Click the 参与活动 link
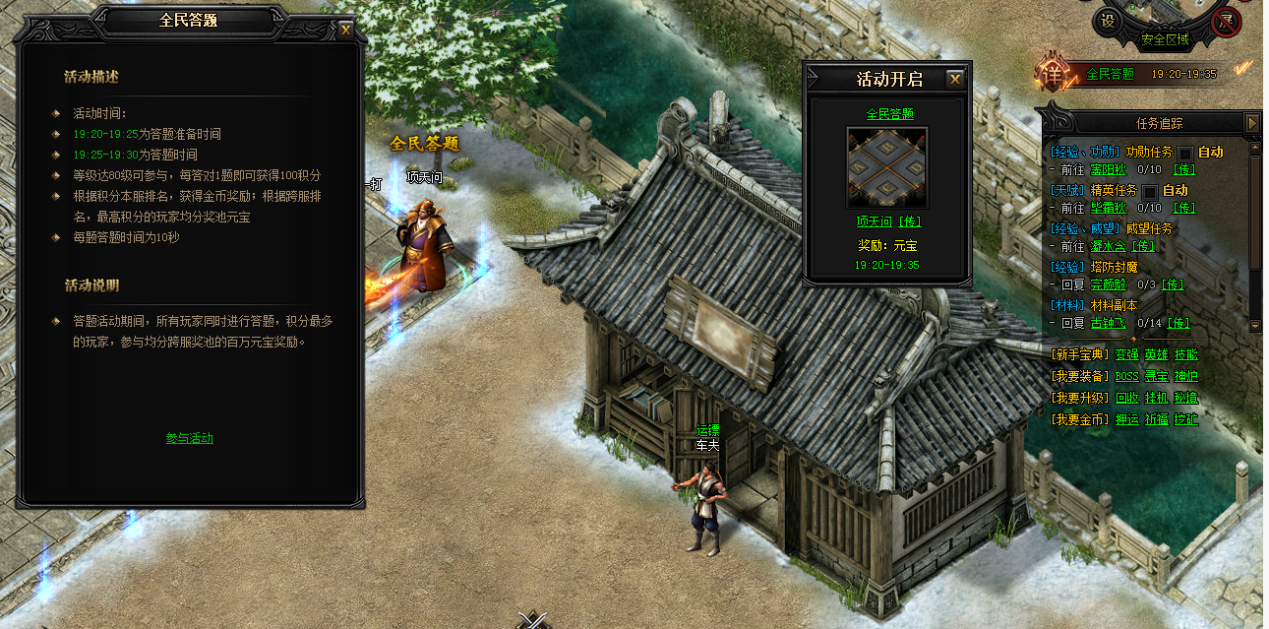 (189, 438)
